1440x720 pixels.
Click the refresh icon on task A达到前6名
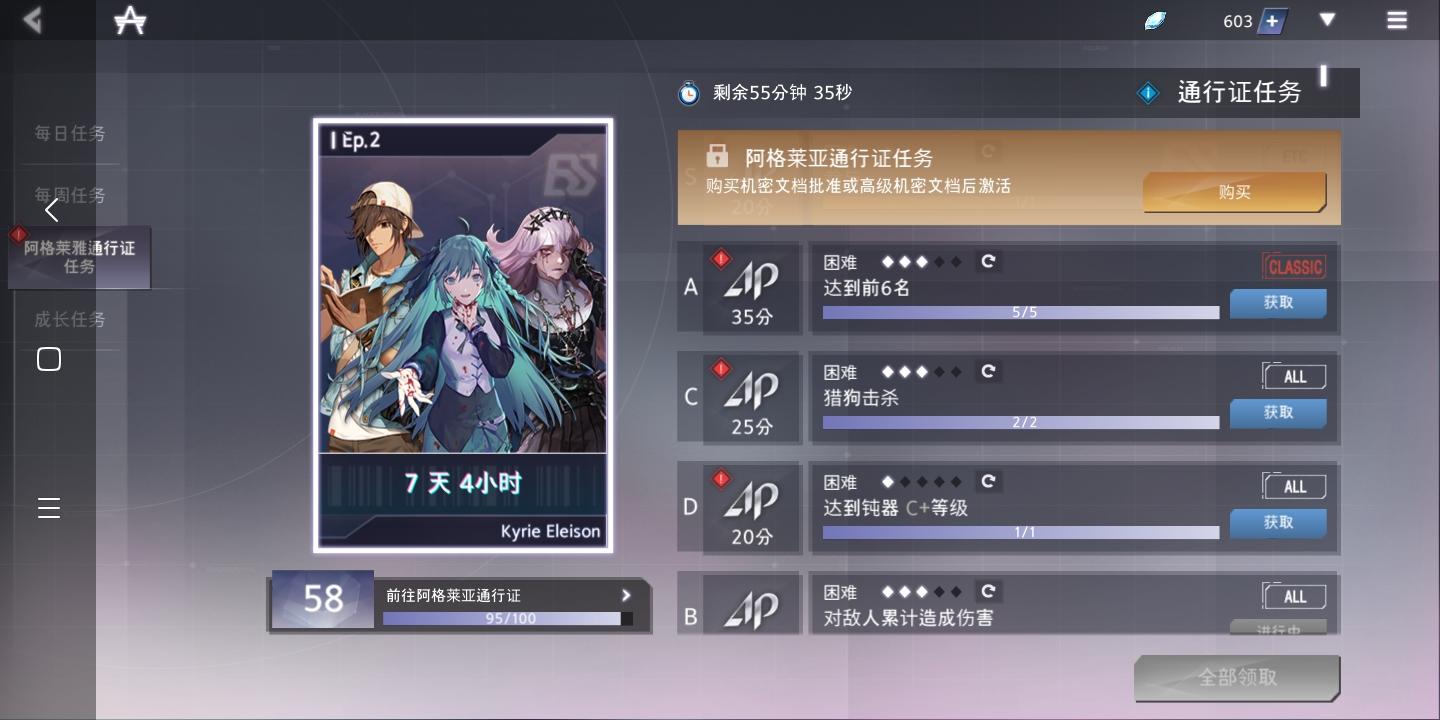[988, 262]
